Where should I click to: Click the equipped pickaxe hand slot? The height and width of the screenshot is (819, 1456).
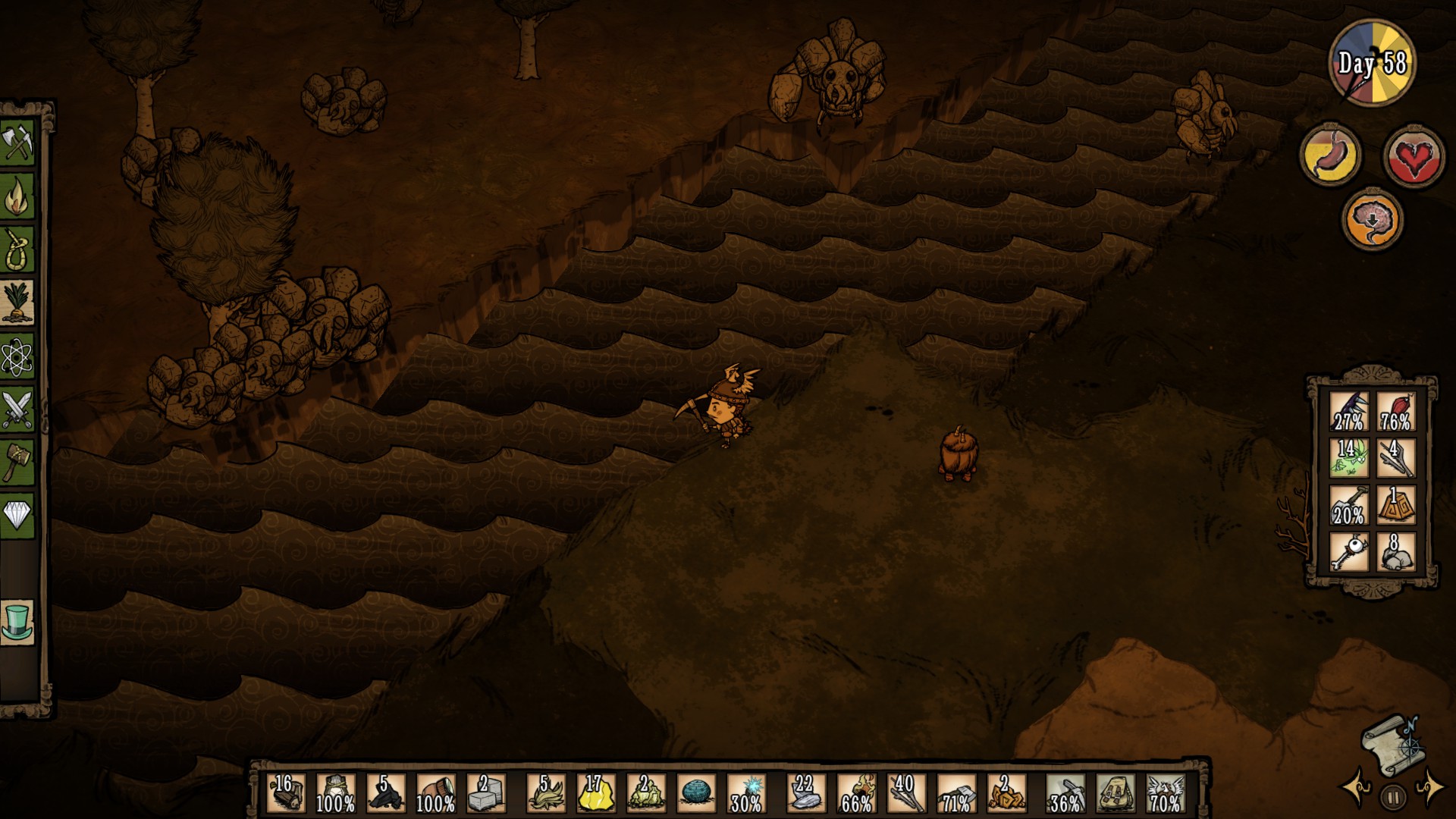tap(1064, 793)
